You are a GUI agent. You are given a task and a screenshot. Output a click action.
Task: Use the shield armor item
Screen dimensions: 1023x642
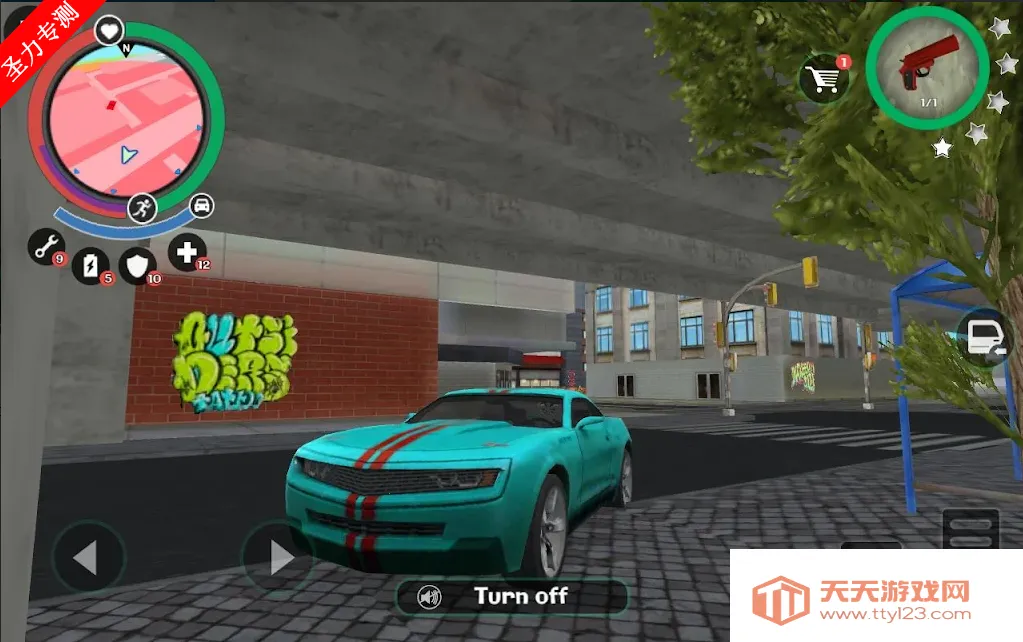[137, 265]
